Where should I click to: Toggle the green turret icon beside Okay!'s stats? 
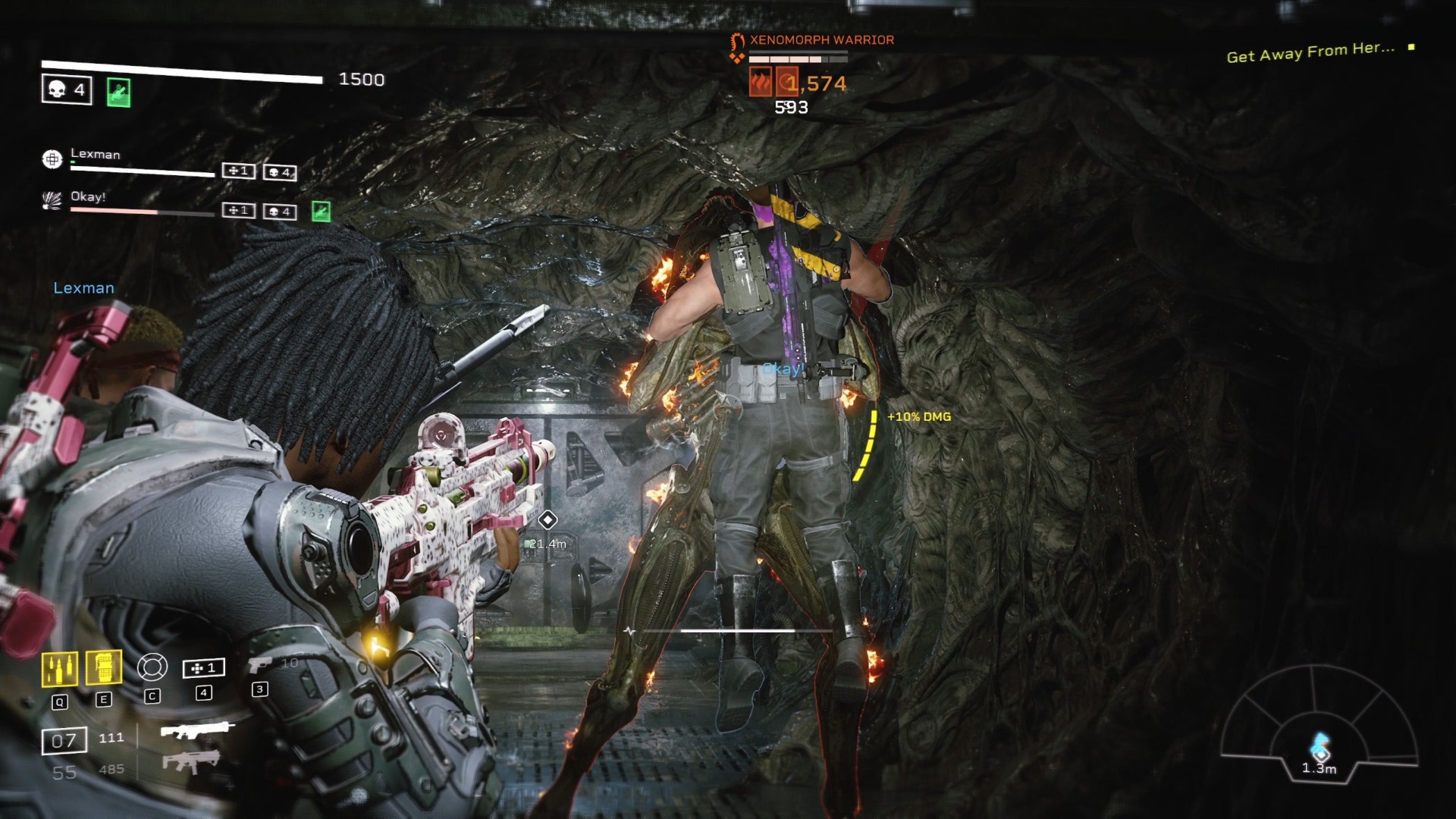322,211
